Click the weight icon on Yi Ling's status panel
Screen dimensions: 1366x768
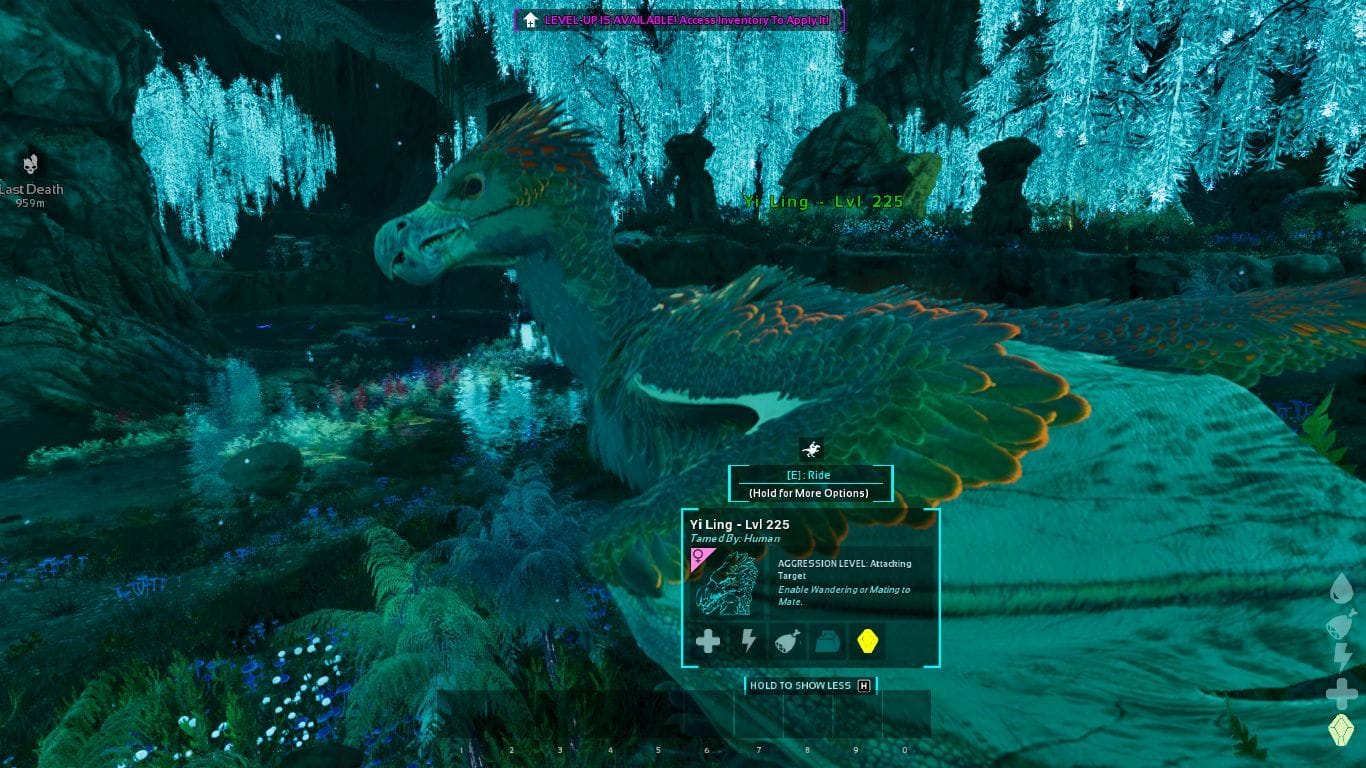pos(827,641)
